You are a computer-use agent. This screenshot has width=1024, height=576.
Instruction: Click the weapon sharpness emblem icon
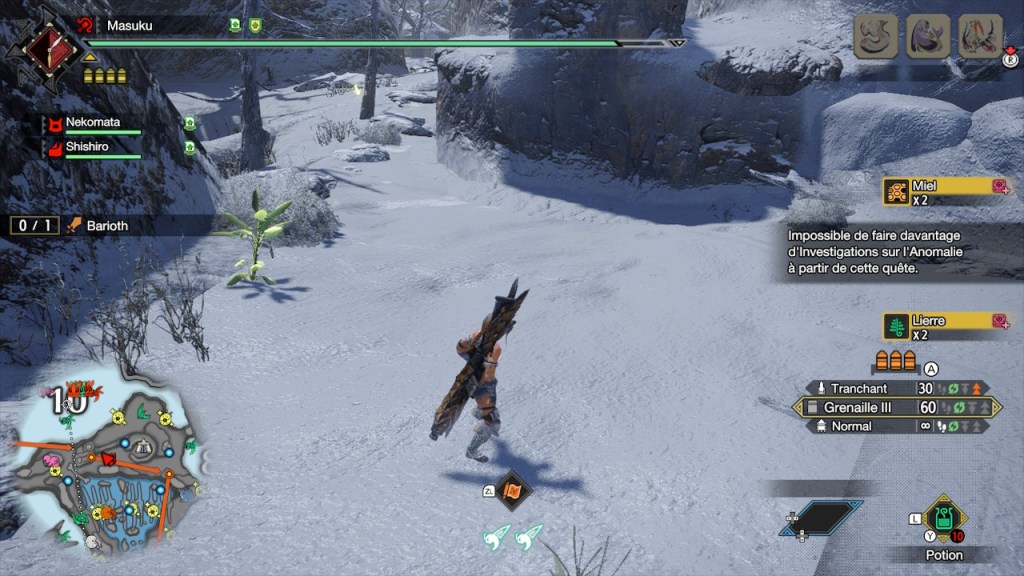click(x=44, y=45)
